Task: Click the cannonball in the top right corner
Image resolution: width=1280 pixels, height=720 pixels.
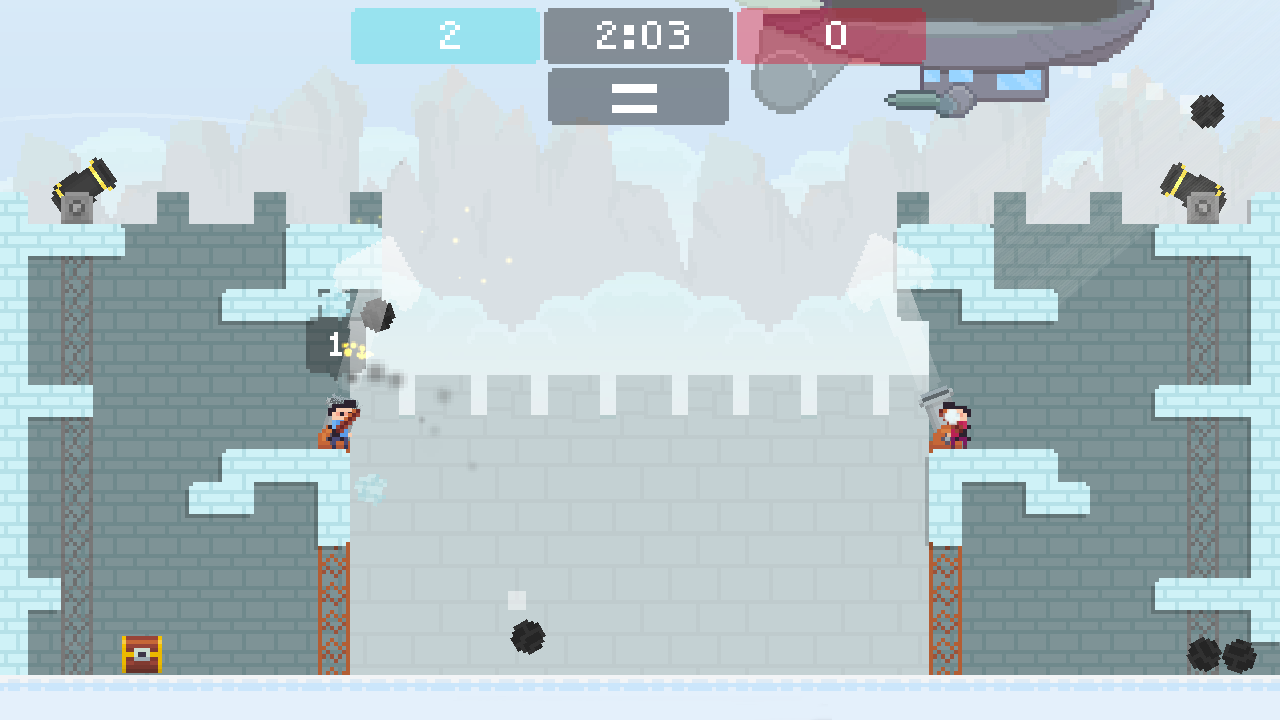Action: pos(1207,110)
